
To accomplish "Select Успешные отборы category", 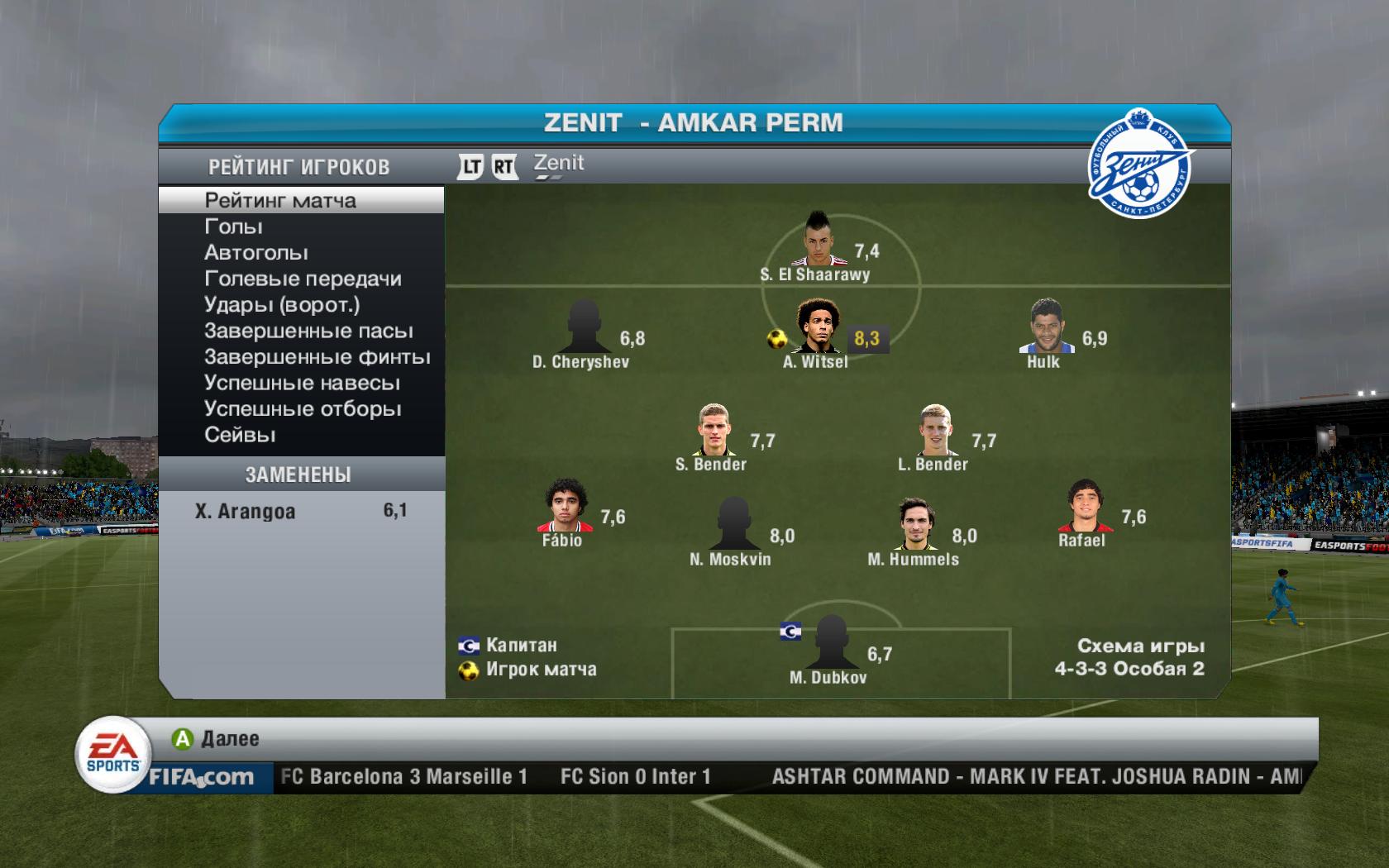I will click(x=303, y=409).
